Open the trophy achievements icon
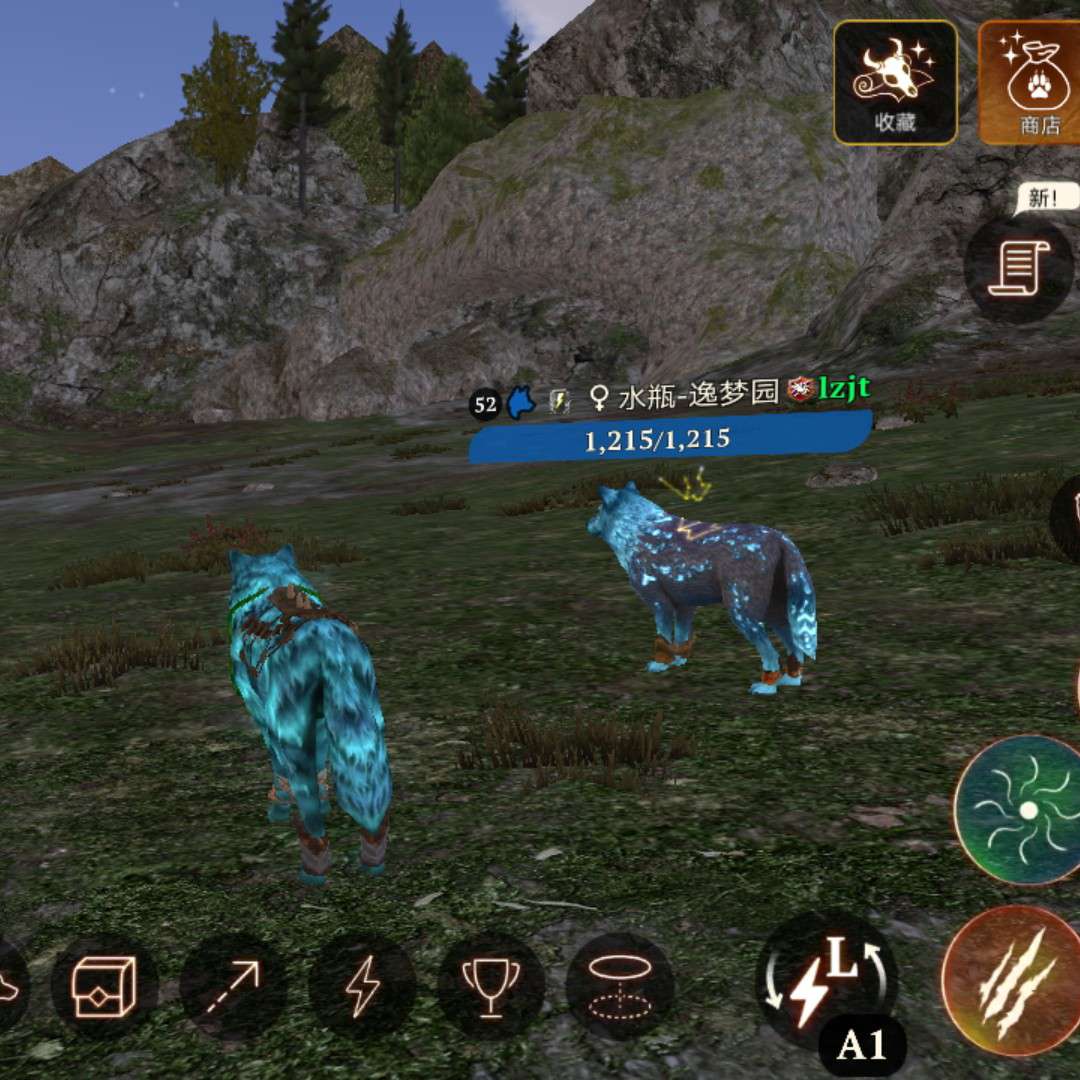The height and width of the screenshot is (1080, 1080). coord(490,986)
